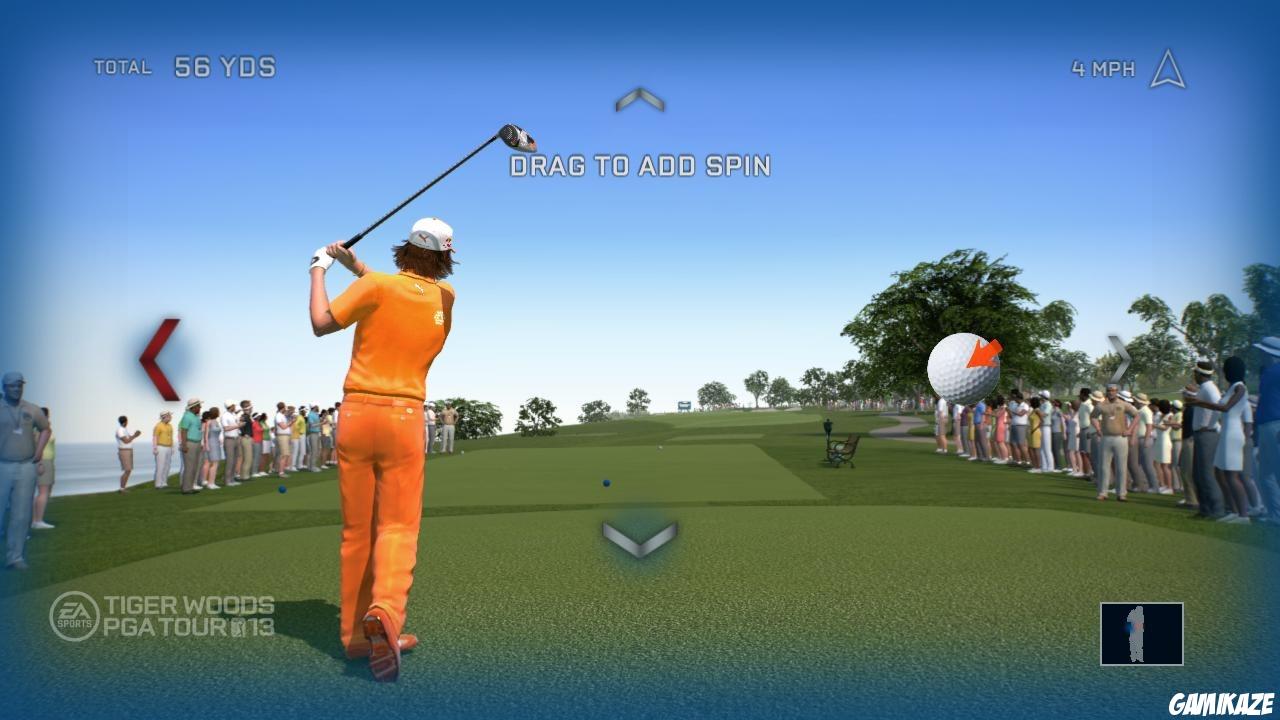Click the 4 MPH wind speed indicator
Screen dimensions: 1280x720
pyautogui.click(x=1104, y=66)
